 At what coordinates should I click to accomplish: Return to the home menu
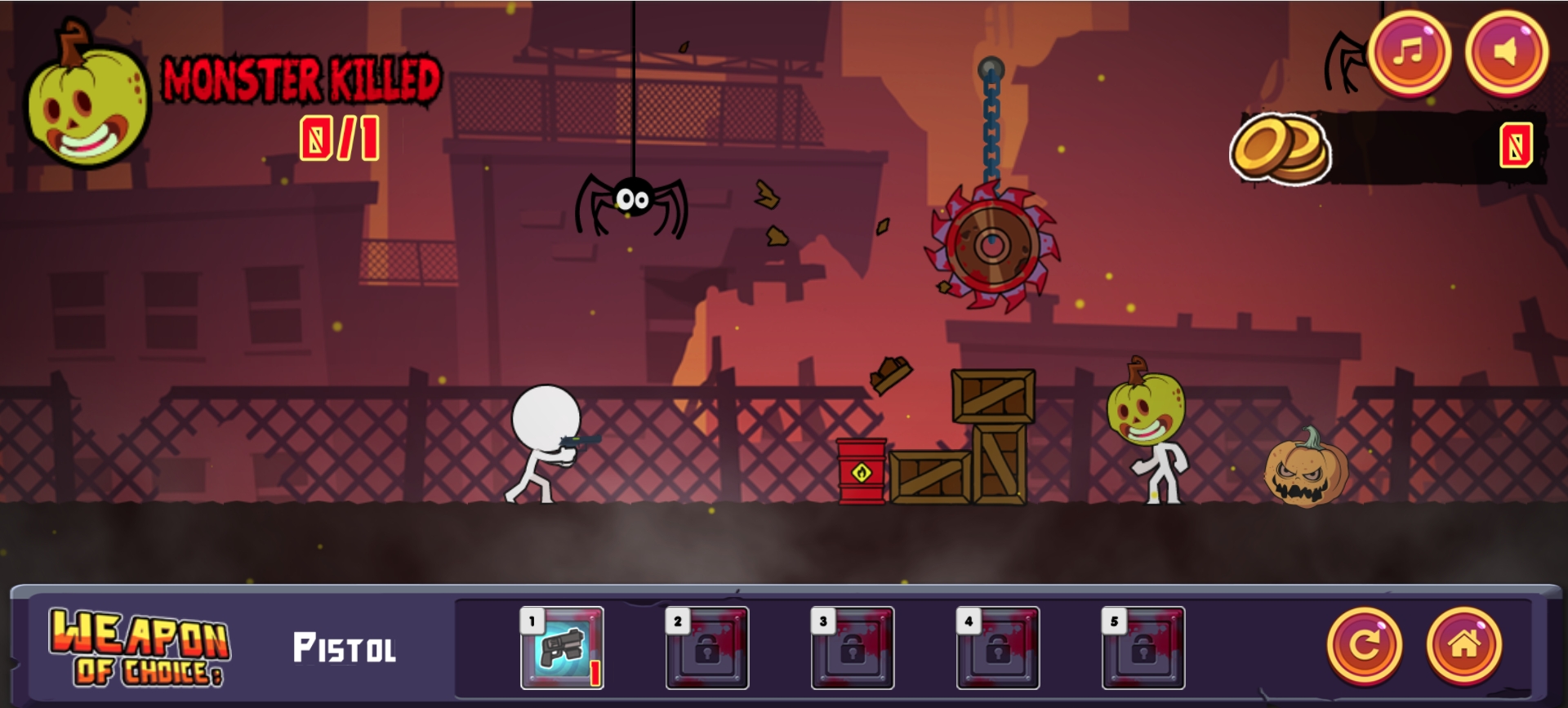(x=1463, y=646)
